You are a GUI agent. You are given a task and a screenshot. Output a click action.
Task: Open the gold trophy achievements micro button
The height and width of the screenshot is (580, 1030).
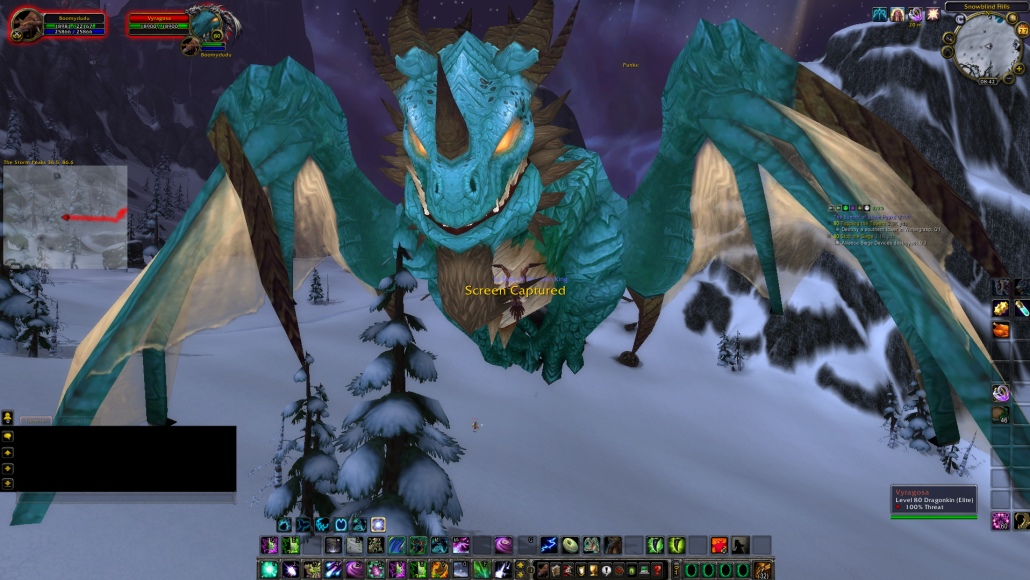[x=593, y=570]
